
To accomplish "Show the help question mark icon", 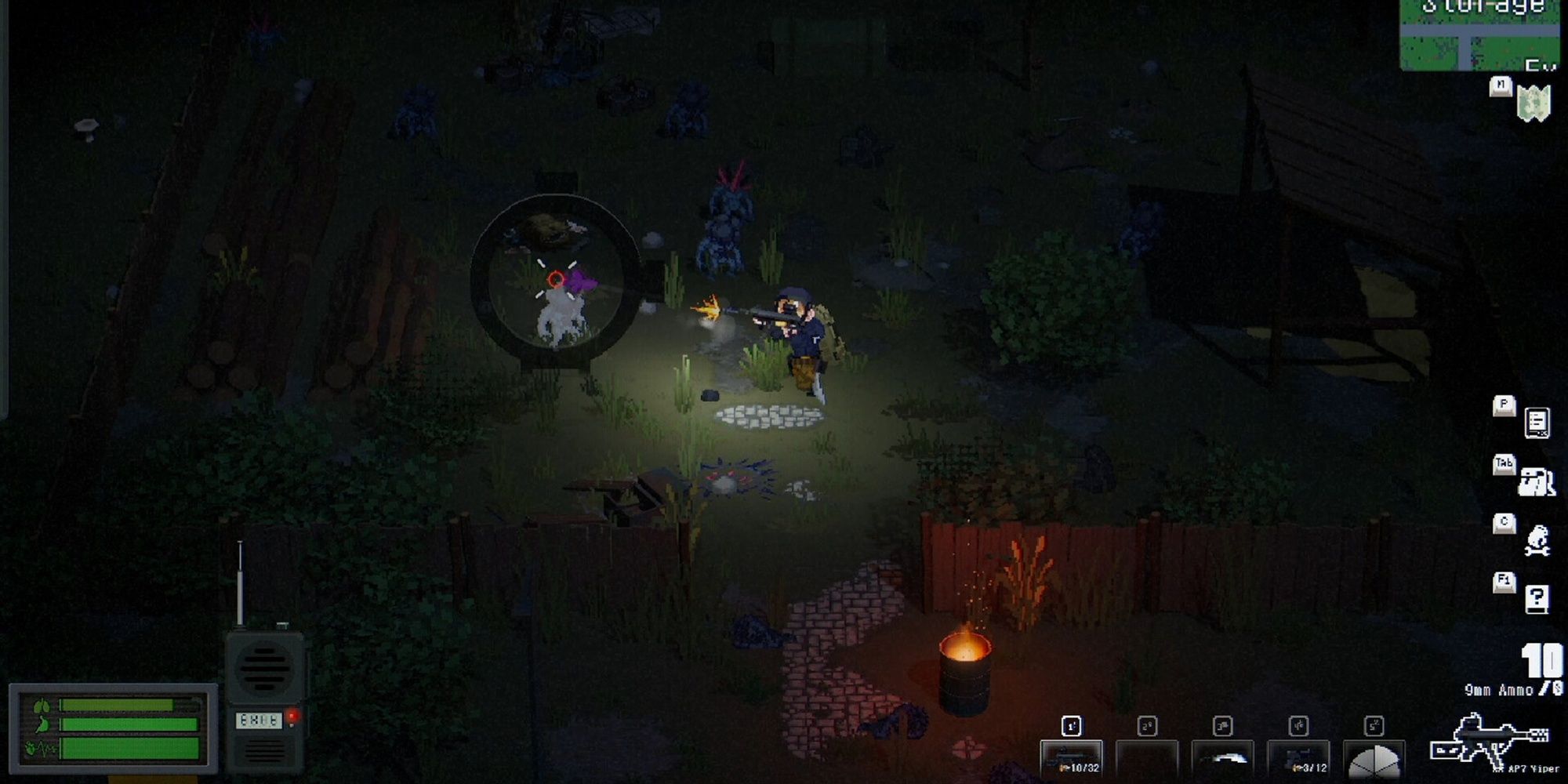I will 1537,599.
